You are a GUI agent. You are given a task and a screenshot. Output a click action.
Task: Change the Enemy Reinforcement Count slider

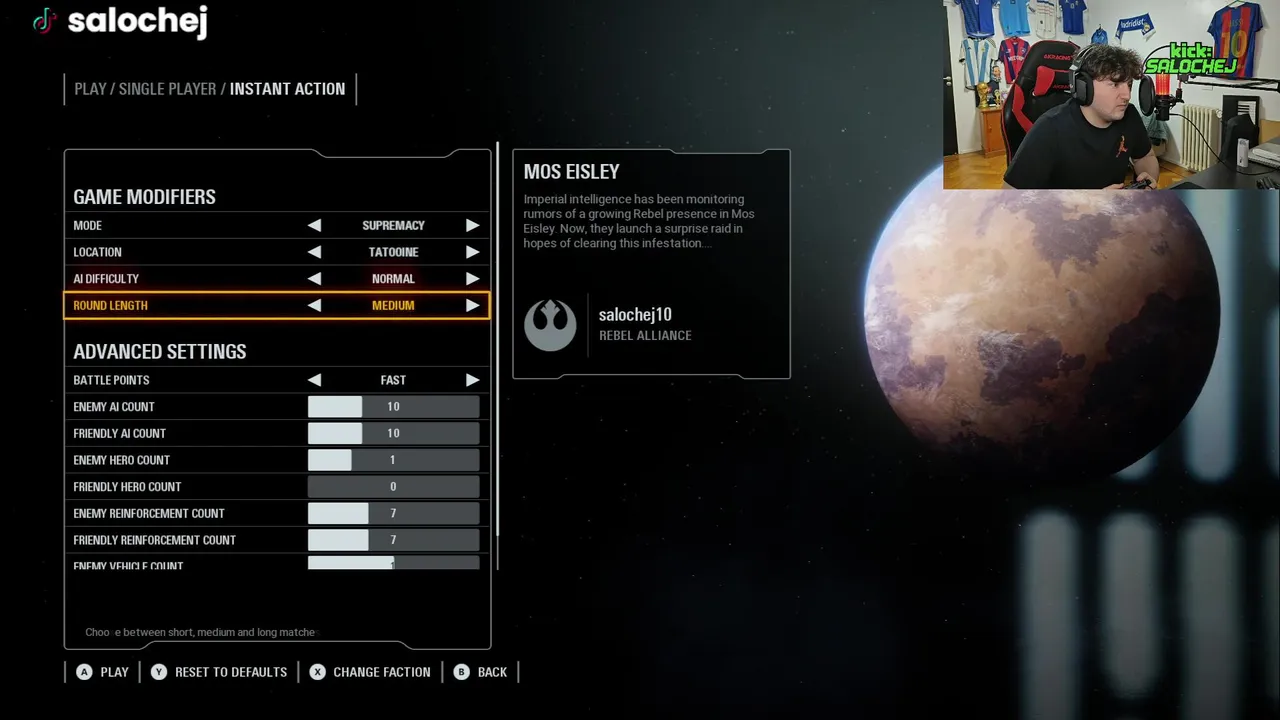[x=393, y=513]
